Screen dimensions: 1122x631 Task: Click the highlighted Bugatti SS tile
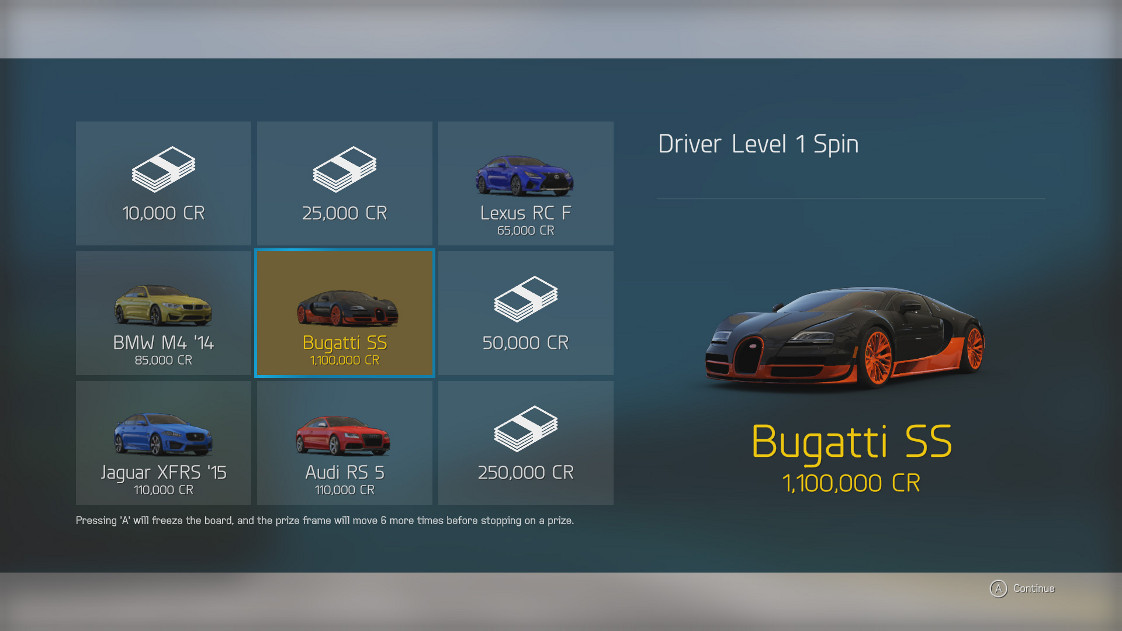point(344,313)
